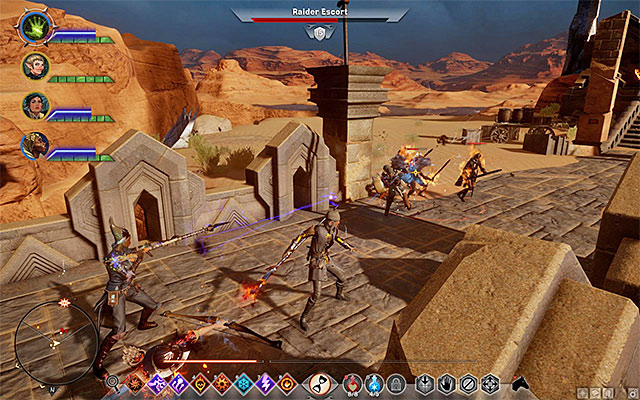Select the slashed circle disengage command

[468, 382]
